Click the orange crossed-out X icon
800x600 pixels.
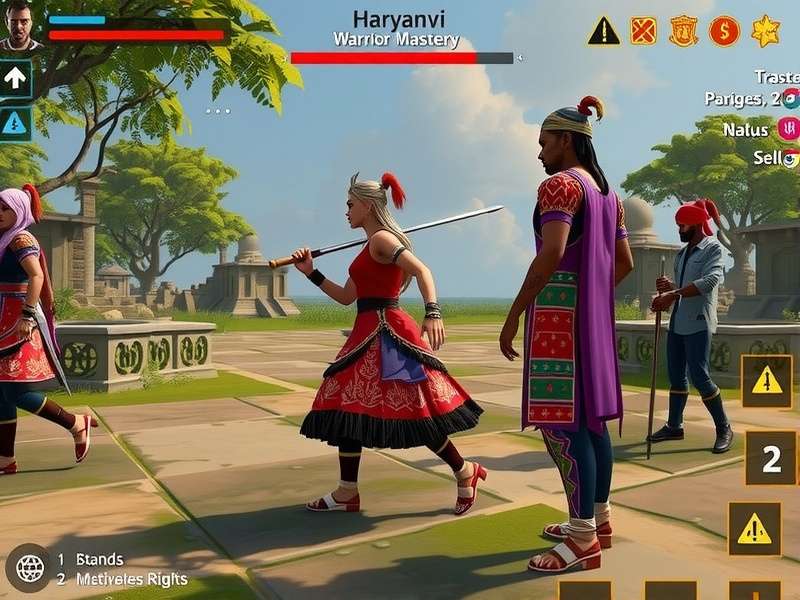[x=644, y=31]
